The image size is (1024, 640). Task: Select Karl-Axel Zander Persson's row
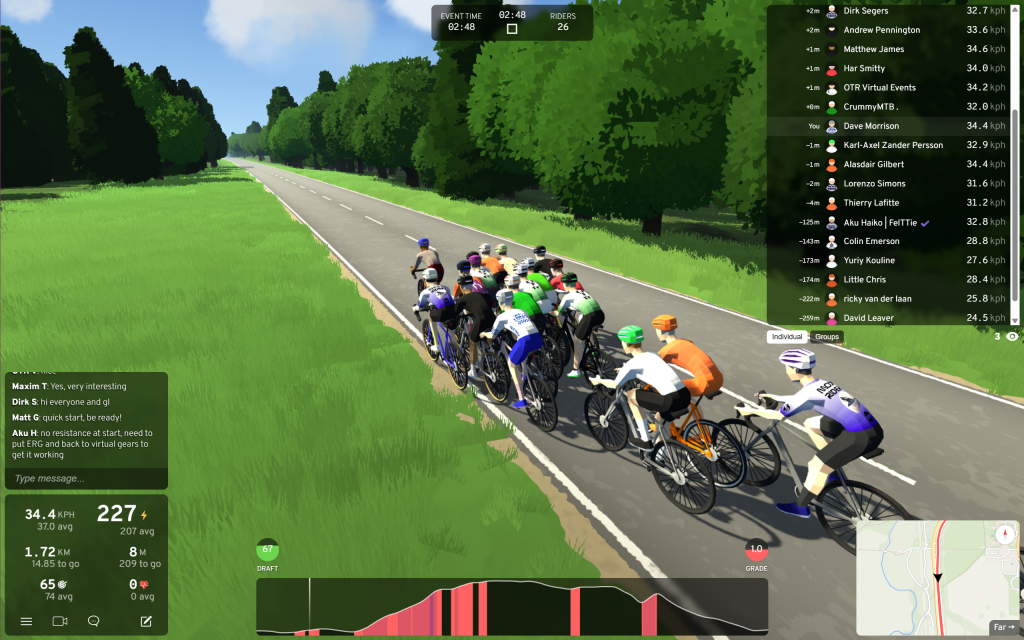click(892, 145)
